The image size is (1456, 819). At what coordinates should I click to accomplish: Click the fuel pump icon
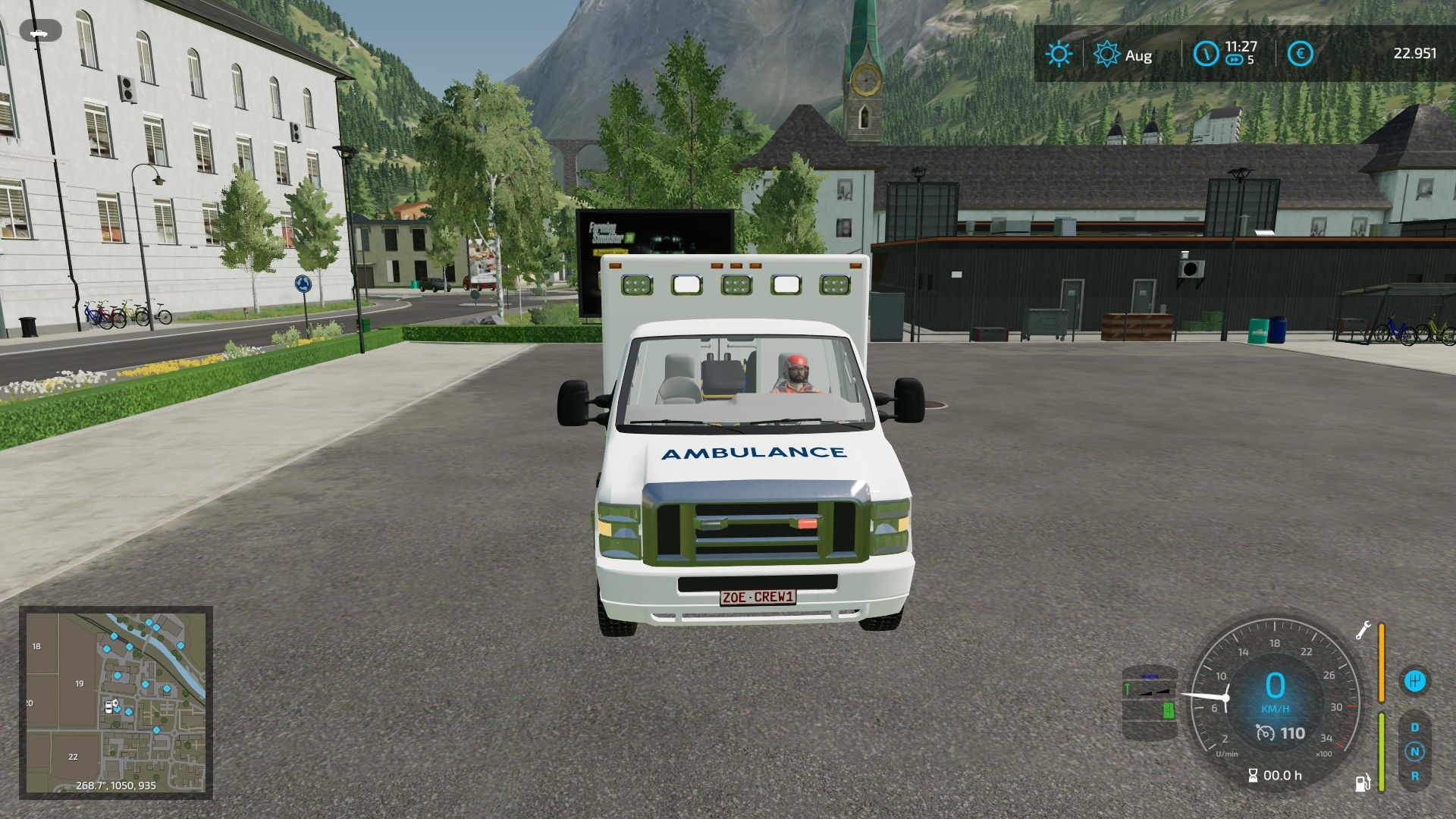click(x=1363, y=782)
